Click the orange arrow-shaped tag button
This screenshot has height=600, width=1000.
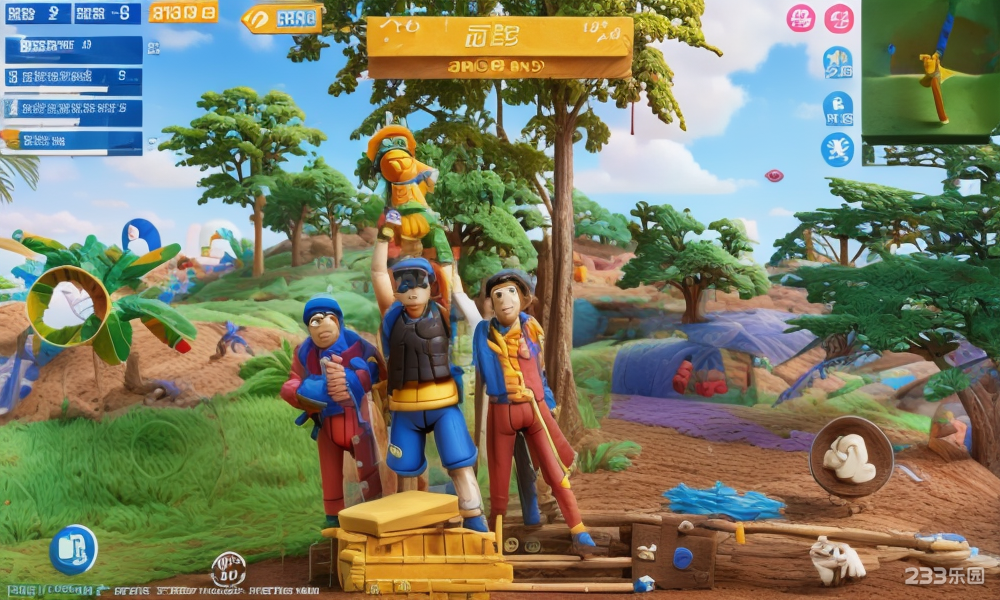click(283, 18)
